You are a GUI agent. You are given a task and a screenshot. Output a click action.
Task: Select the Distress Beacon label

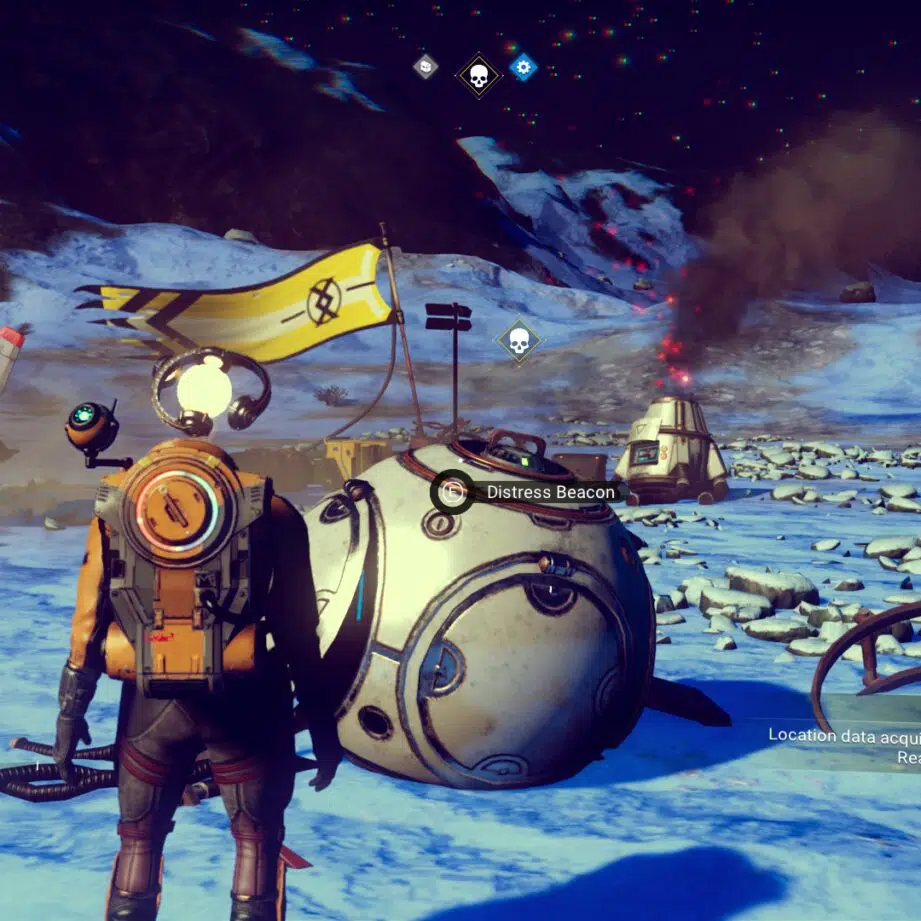tap(549, 492)
